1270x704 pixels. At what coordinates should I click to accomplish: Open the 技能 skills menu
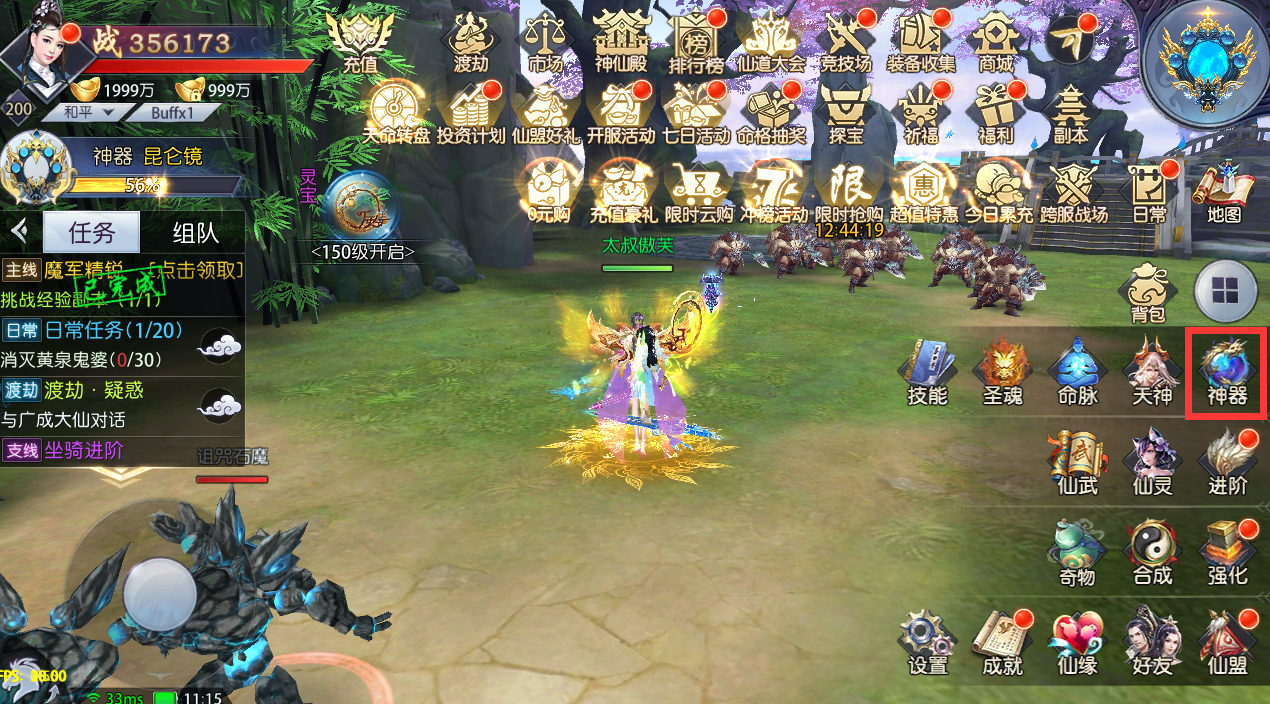(x=927, y=372)
